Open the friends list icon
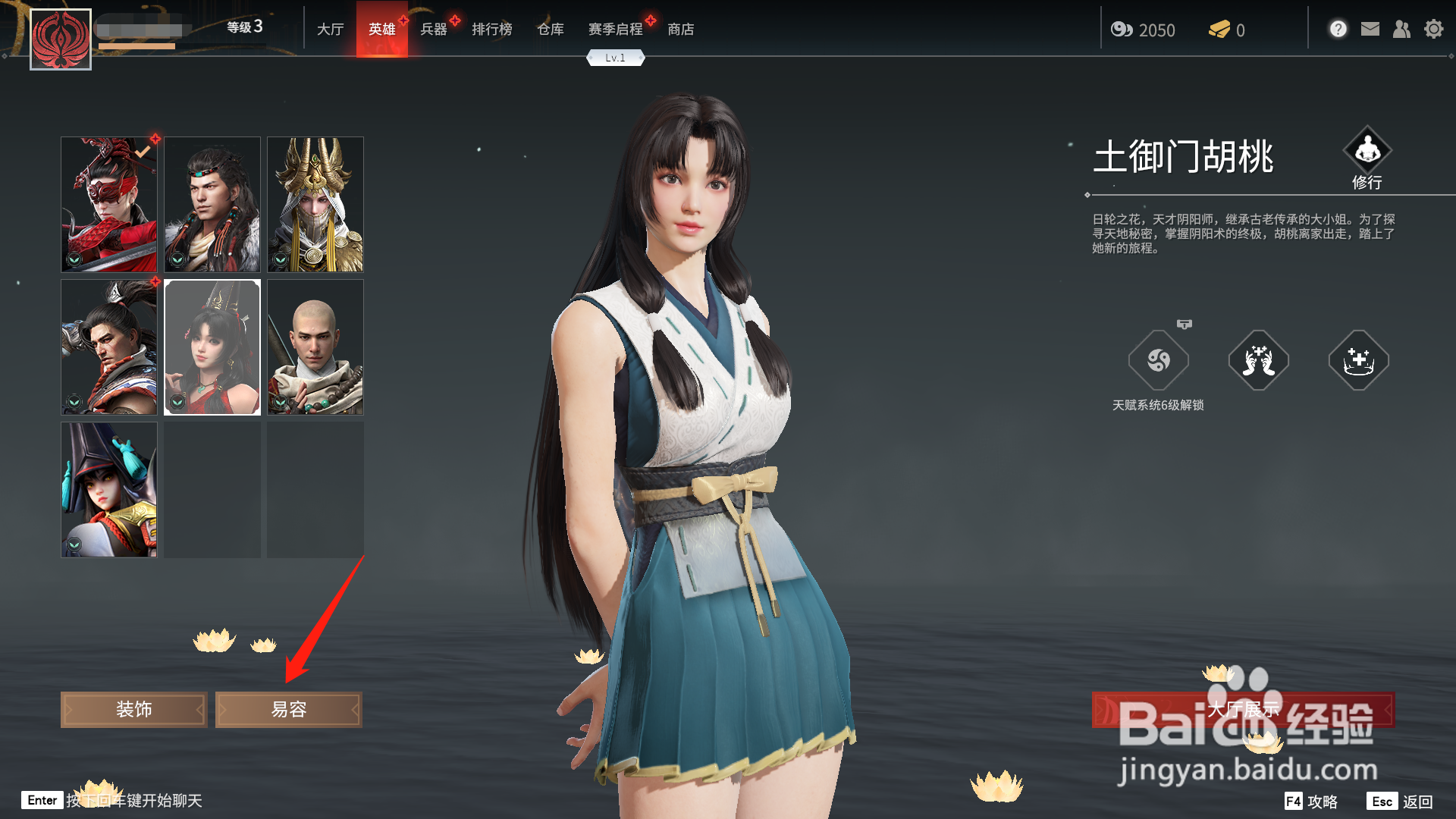 click(1401, 29)
